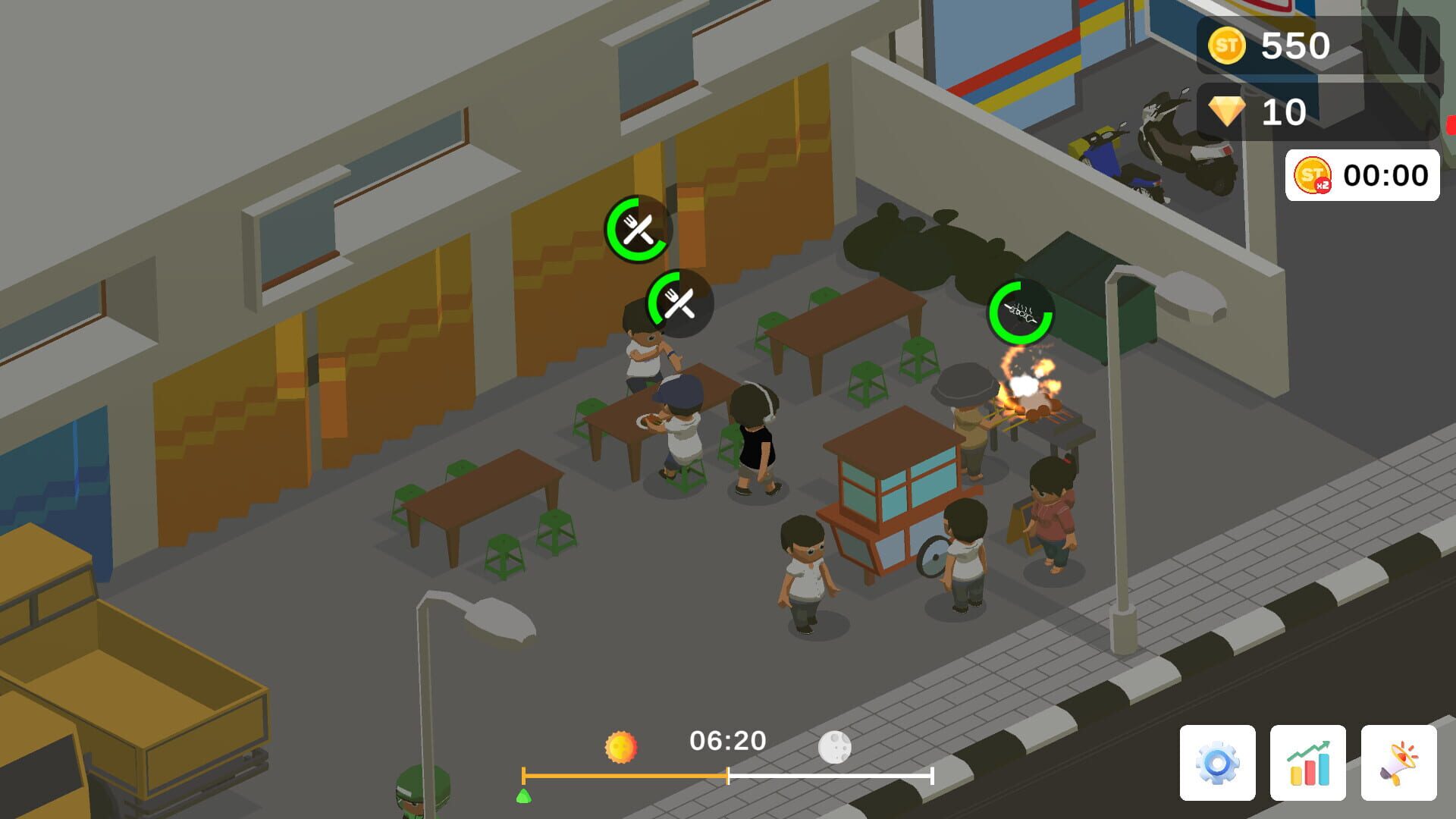The height and width of the screenshot is (819, 1456).
Task: Tap the ST coin currency icon
Action: [1229, 47]
